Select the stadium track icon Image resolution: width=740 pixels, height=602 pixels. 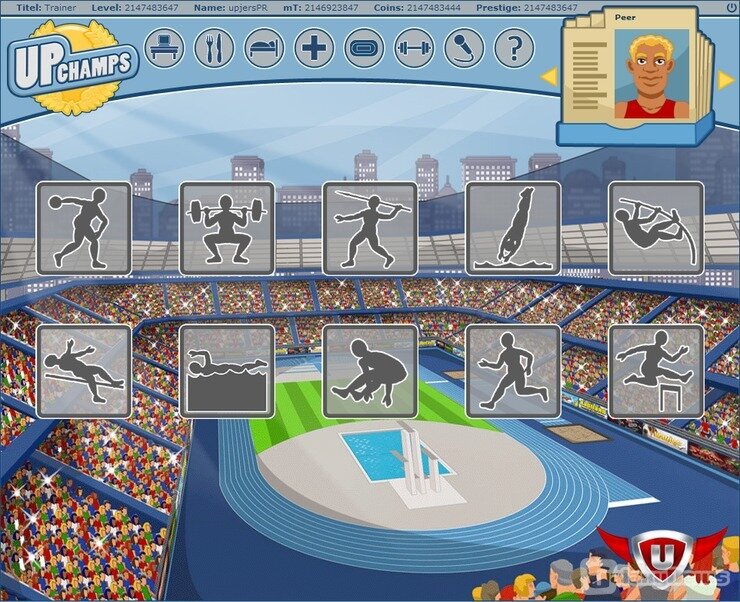(x=364, y=48)
